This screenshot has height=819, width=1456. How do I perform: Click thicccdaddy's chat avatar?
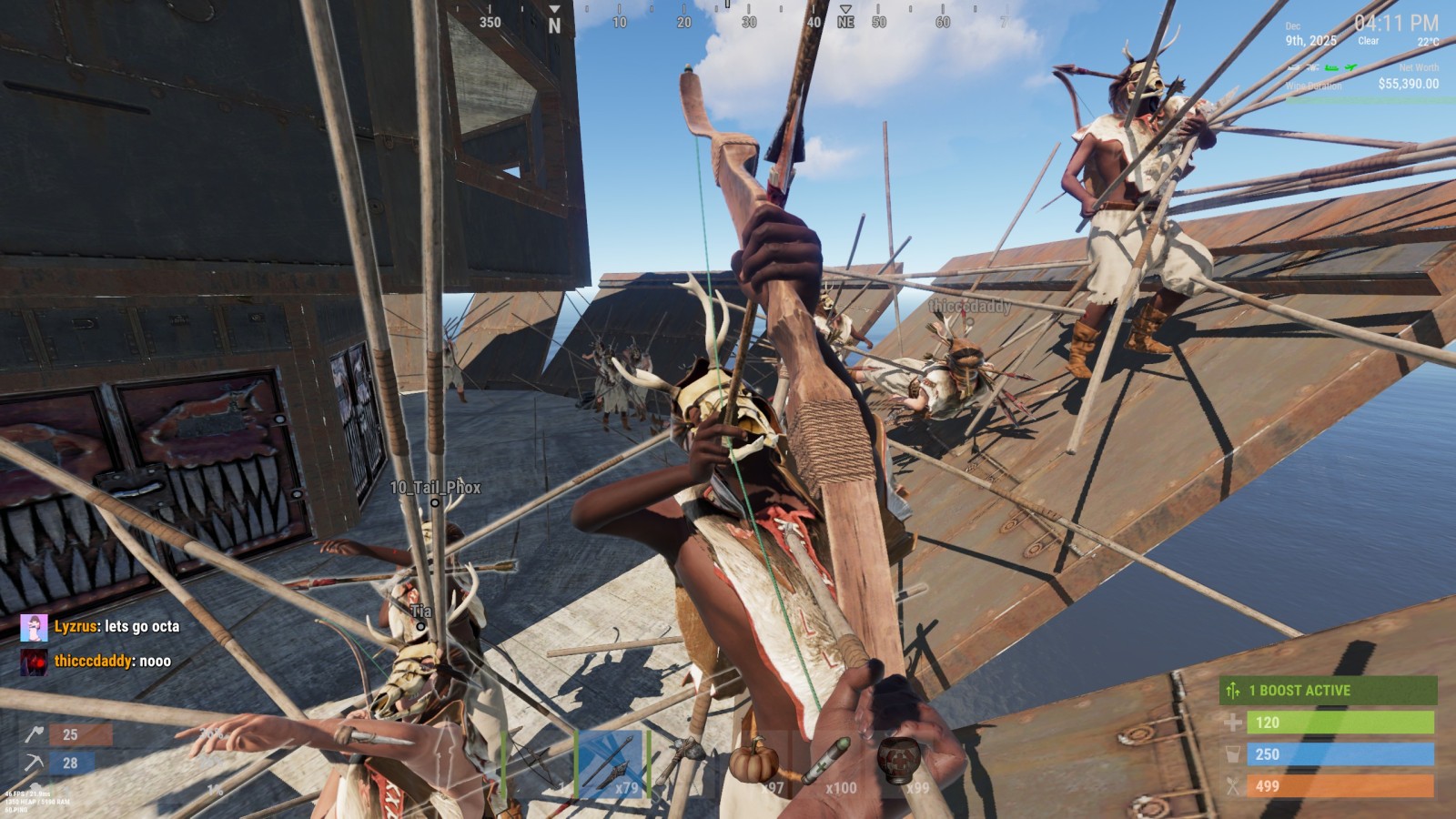click(x=34, y=662)
